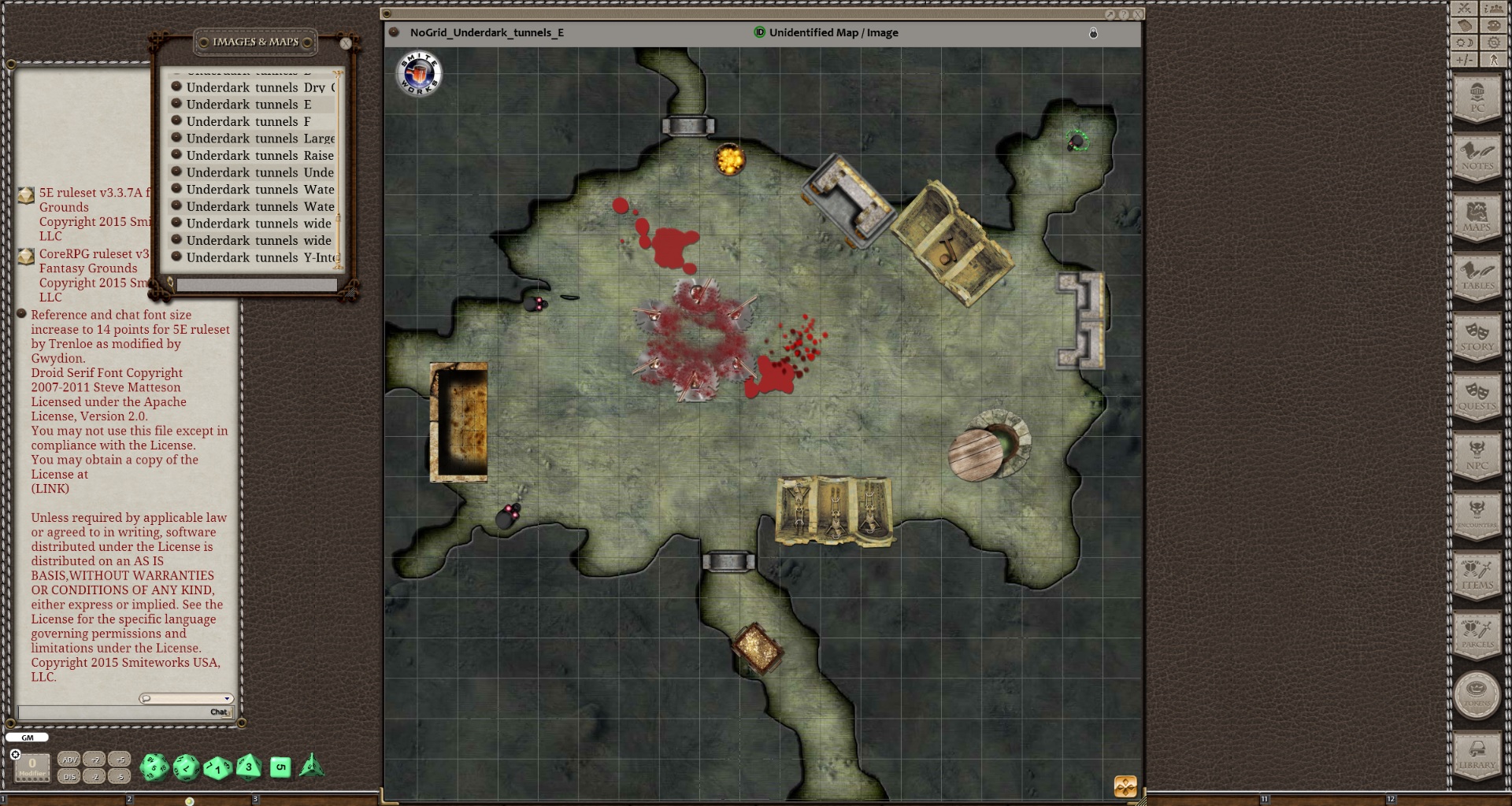The width and height of the screenshot is (1512, 806).
Task: Open the Combat Tracker with the crossed swords icon
Action: click(x=1463, y=8)
